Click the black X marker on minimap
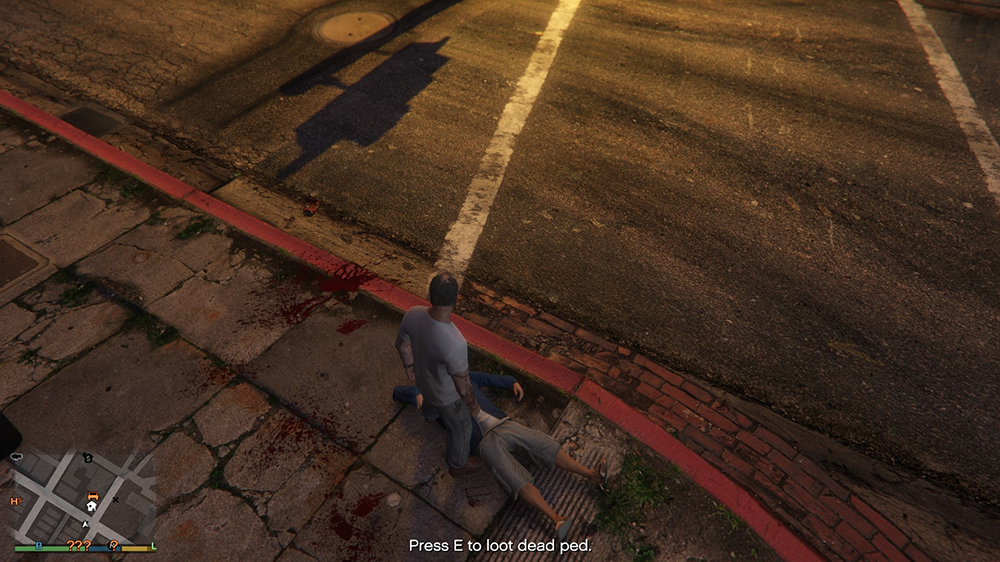1000x562 pixels. point(116,499)
